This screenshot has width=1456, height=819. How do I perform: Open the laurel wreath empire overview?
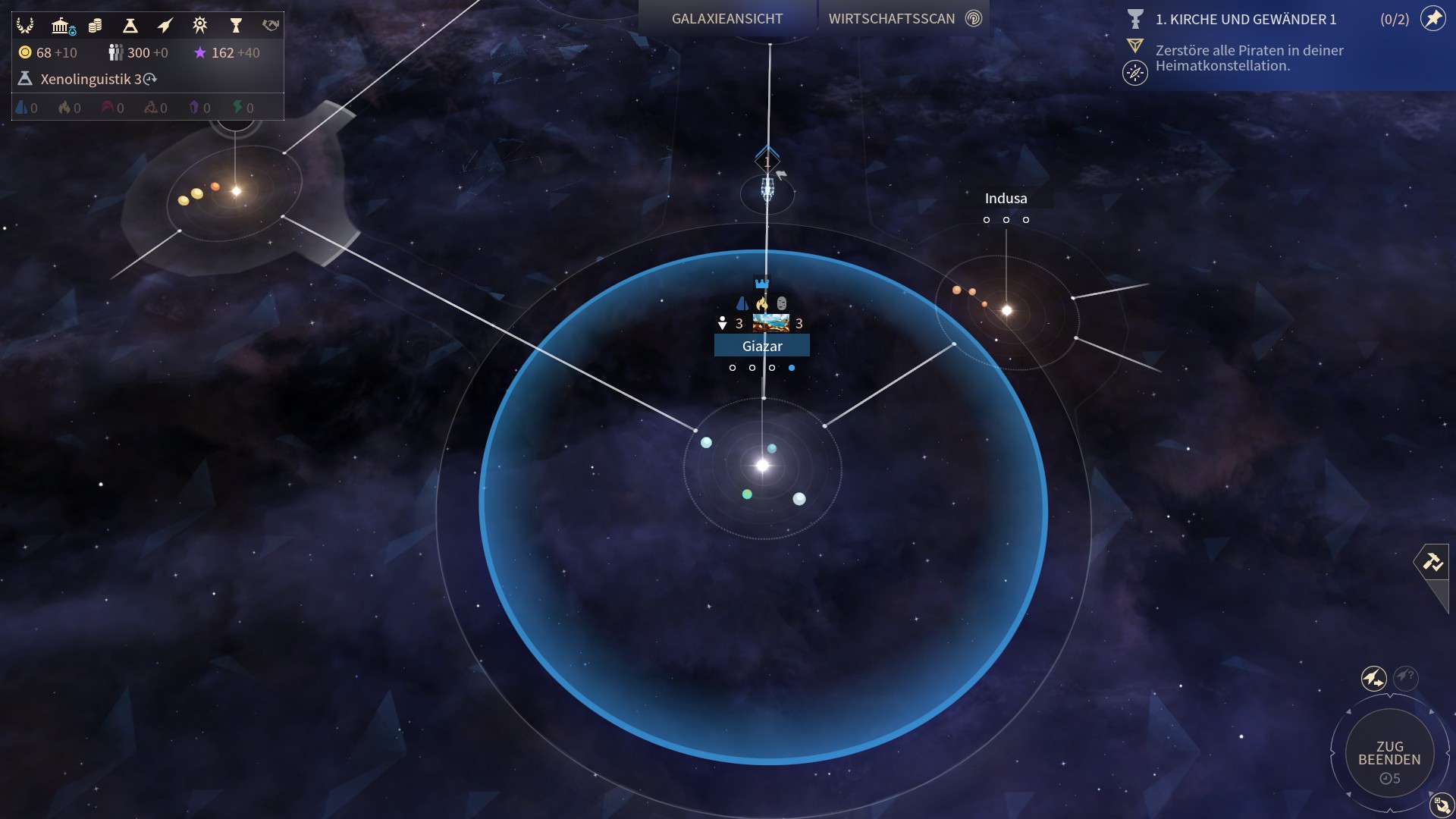pyautogui.click(x=25, y=26)
